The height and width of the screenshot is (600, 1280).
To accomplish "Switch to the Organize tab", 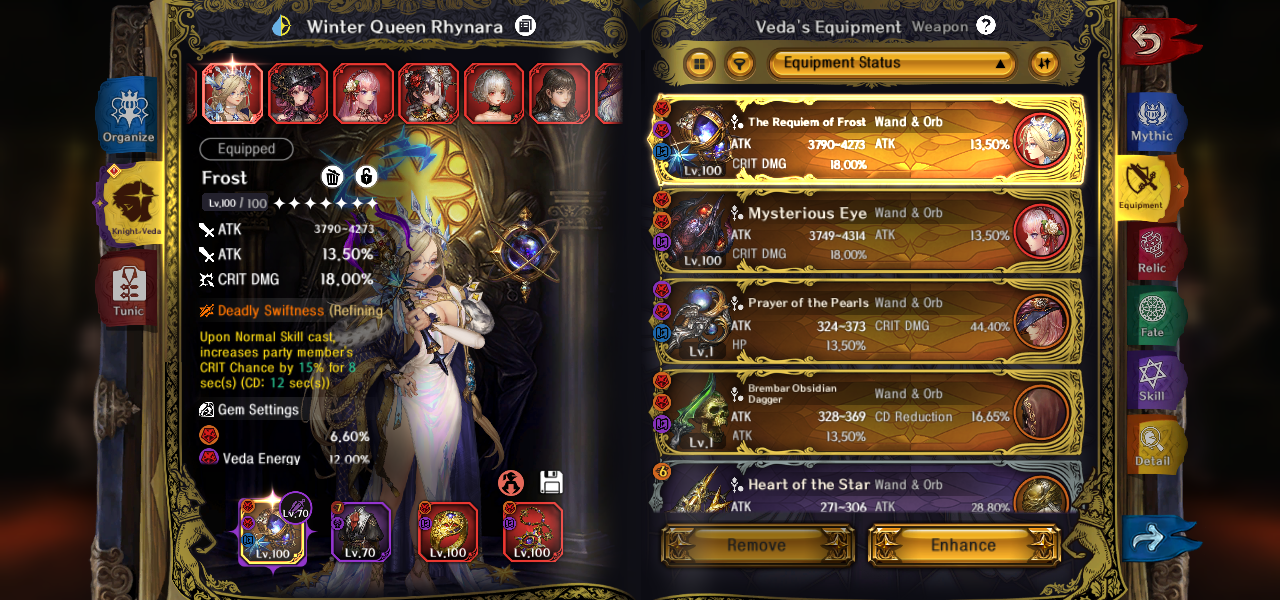I will click(x=129, y=116).
